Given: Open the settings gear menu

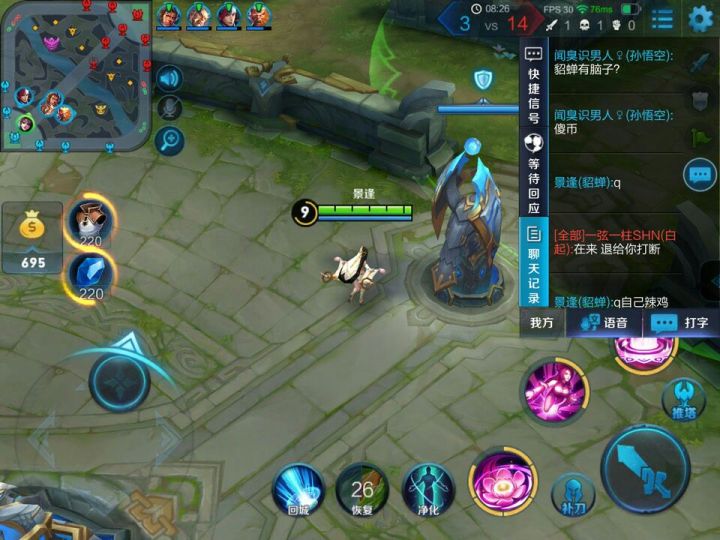Looking at the screenshot, I should point(701,18).
